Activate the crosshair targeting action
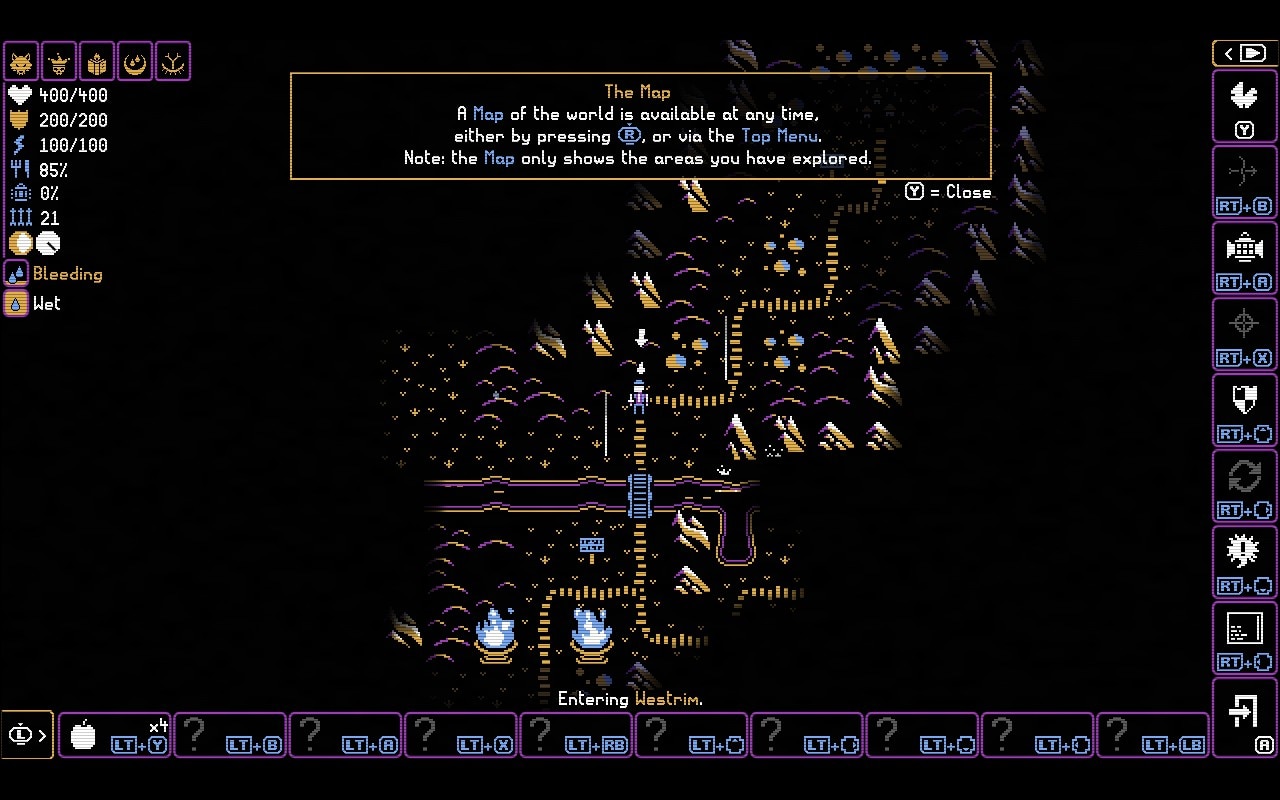1280x800 pixels. pyautogui.click(x=1244, y=332)
